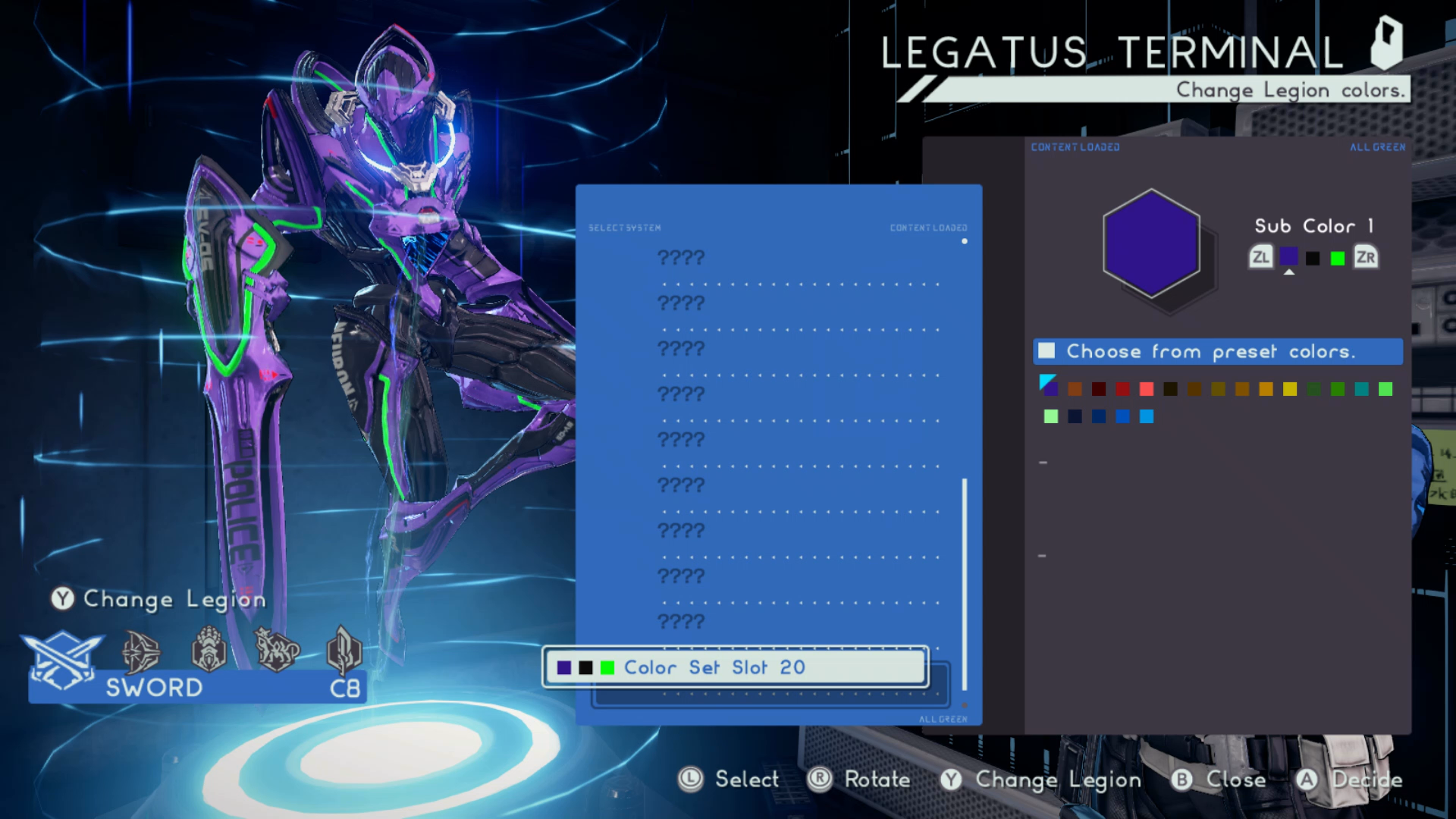Switch to the Beast Legion icon
Image resolution: width=1456 pixels, height=819 pixels.
pos(276,649)
